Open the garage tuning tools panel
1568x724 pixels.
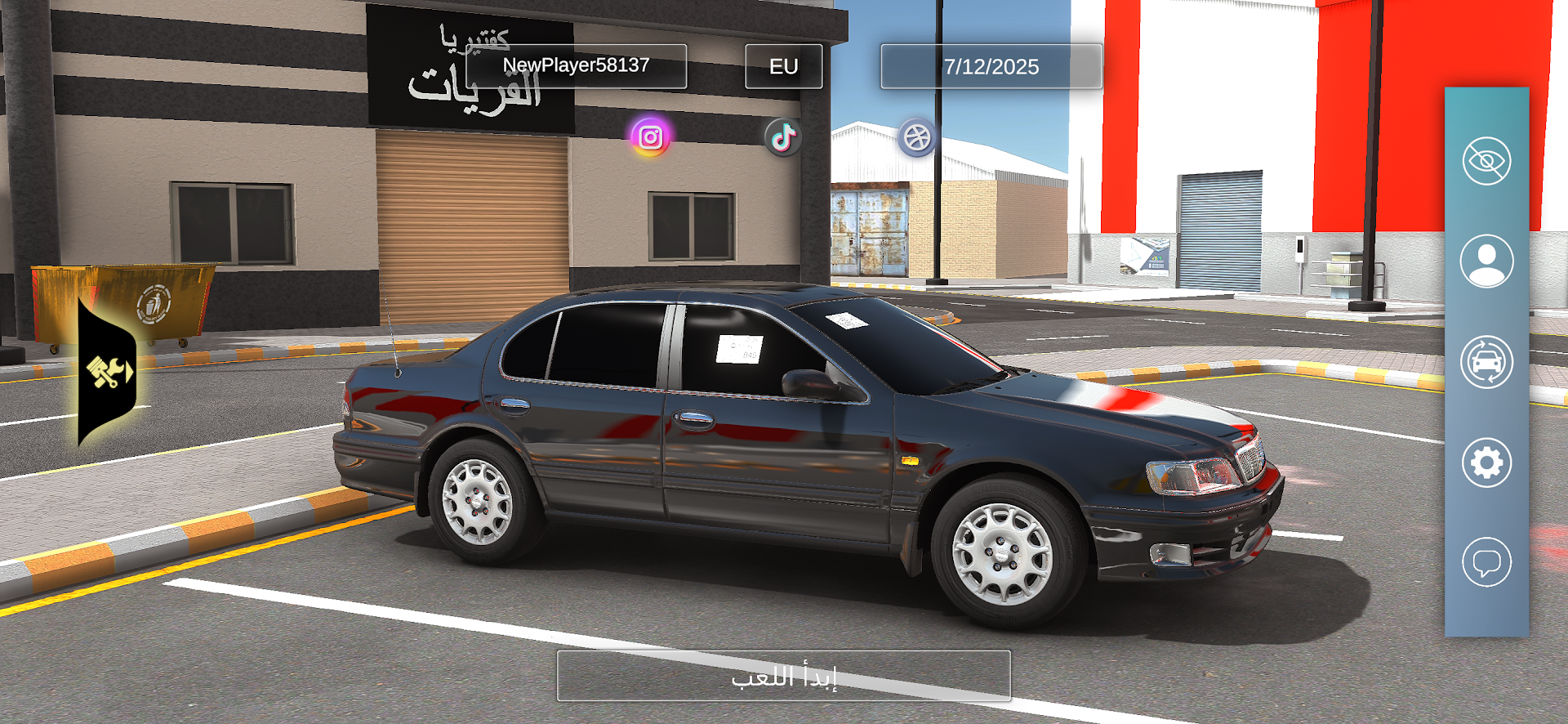108,372
